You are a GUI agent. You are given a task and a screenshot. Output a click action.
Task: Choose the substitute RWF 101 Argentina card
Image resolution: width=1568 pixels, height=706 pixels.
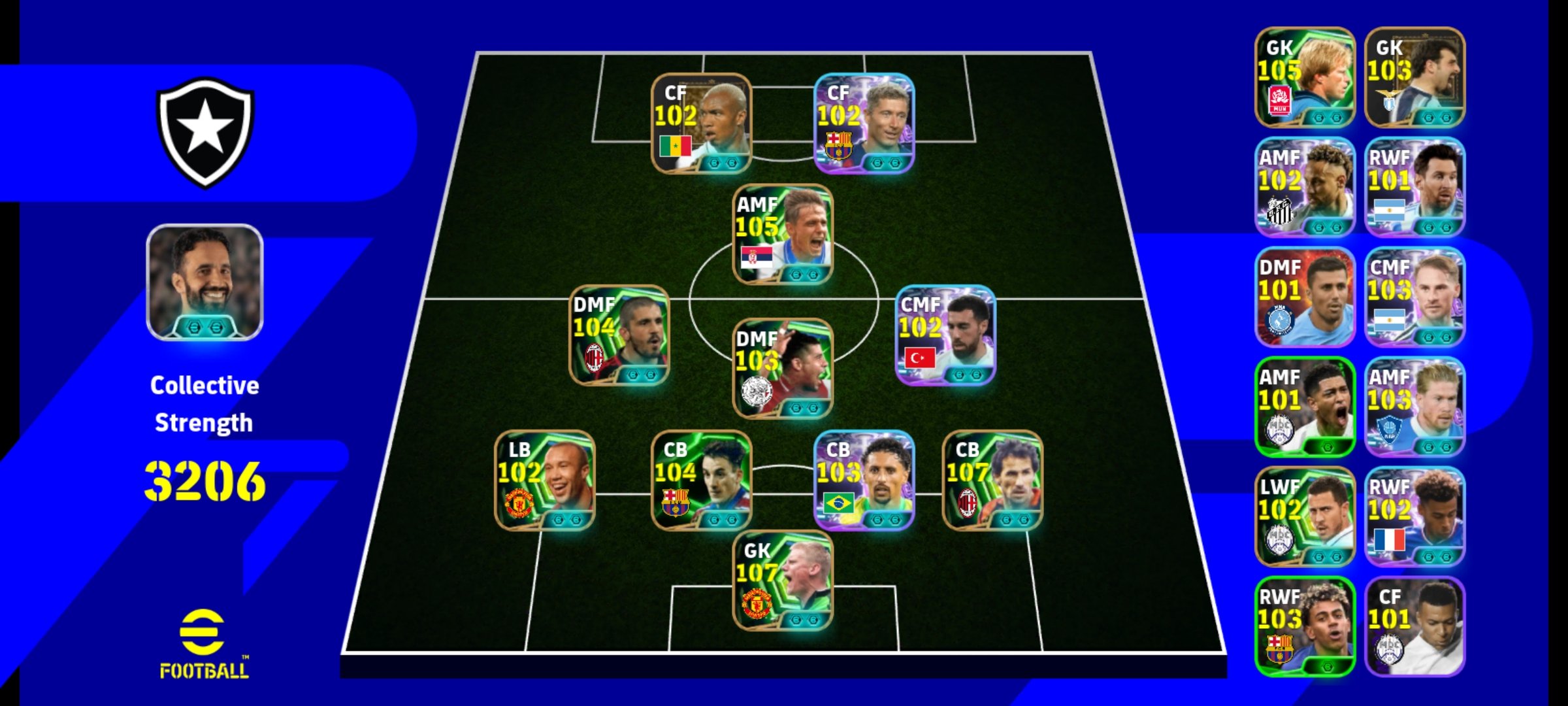(1414, 187)
